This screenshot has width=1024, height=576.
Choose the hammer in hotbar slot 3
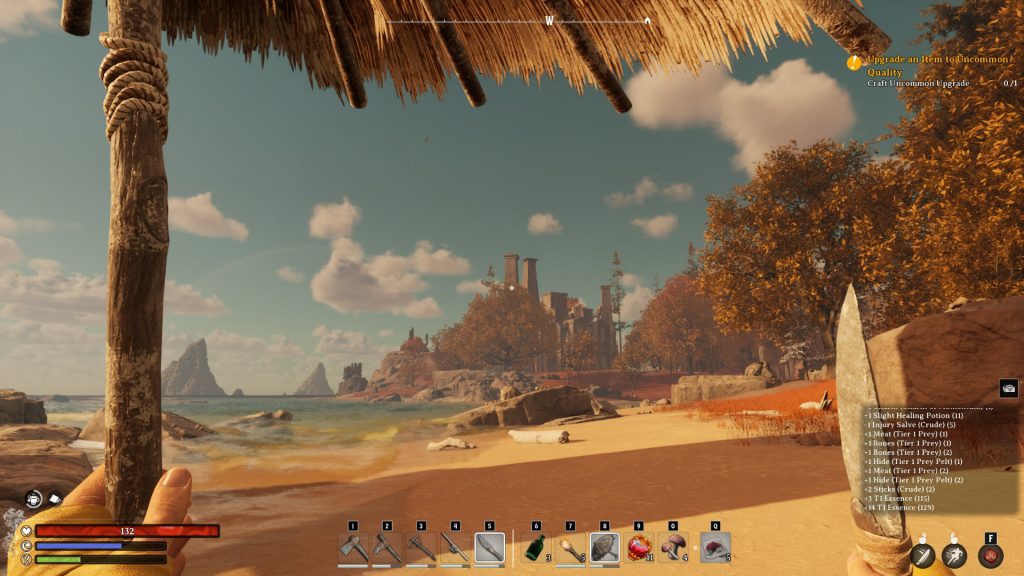[421, 548]
